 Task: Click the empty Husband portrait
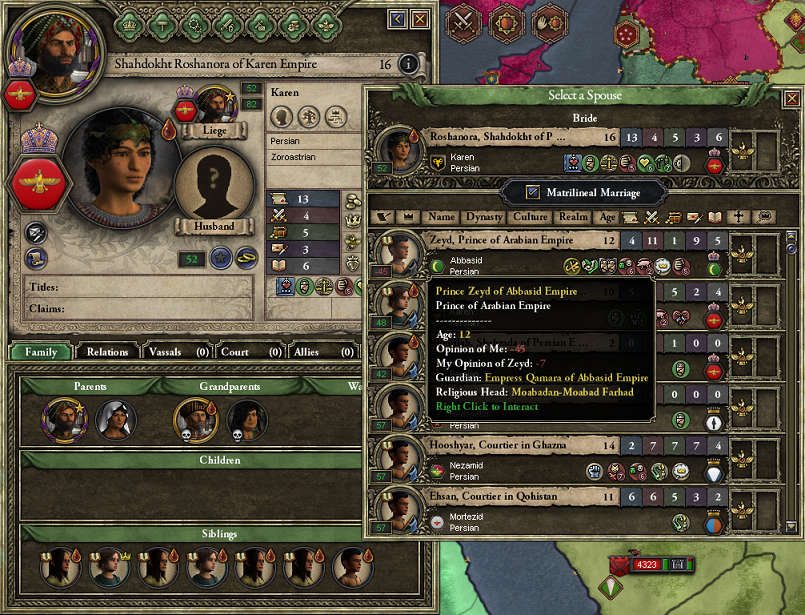[x=212, y=184]
